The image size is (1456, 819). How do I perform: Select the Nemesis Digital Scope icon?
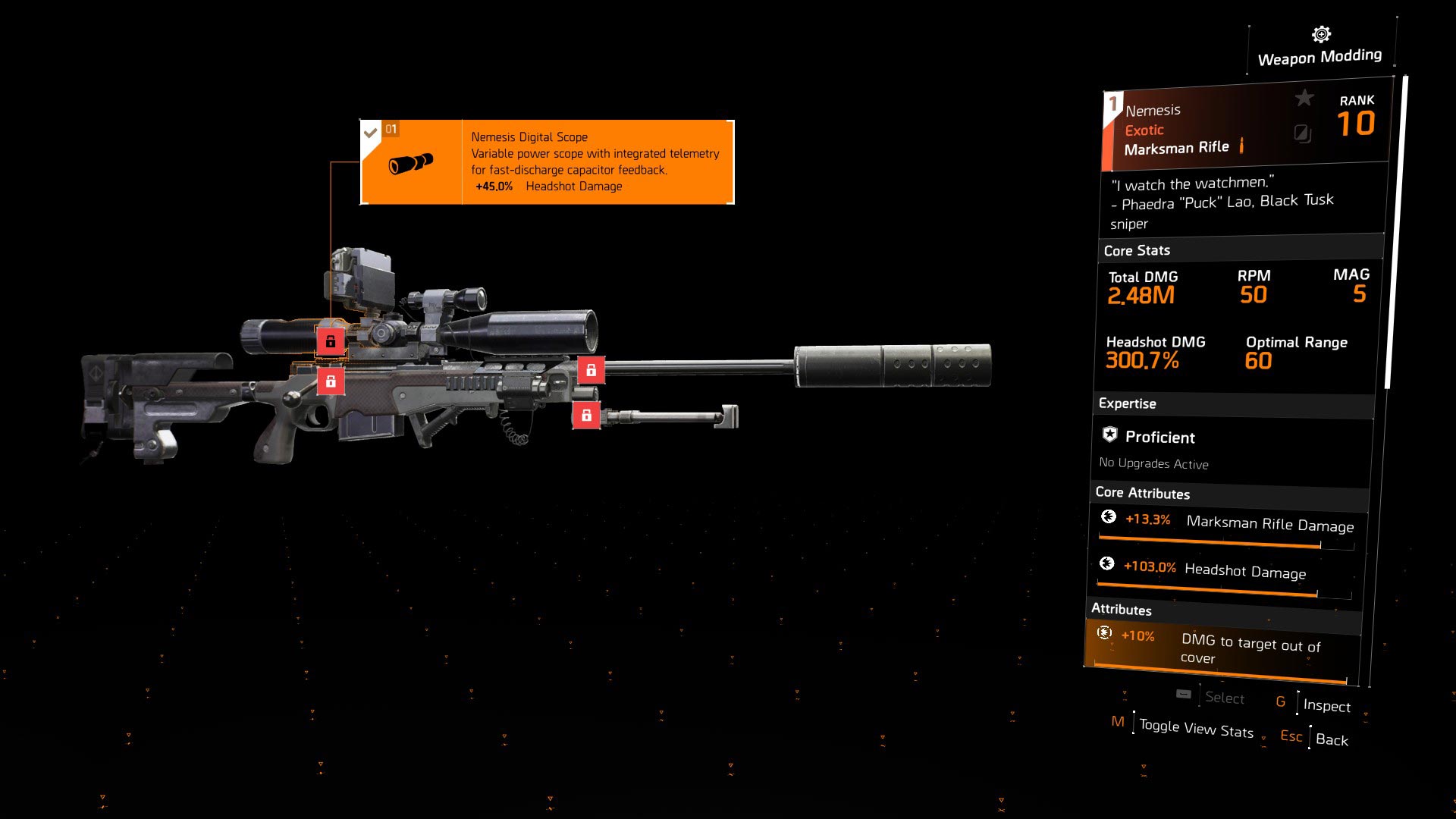click(409, 162)
